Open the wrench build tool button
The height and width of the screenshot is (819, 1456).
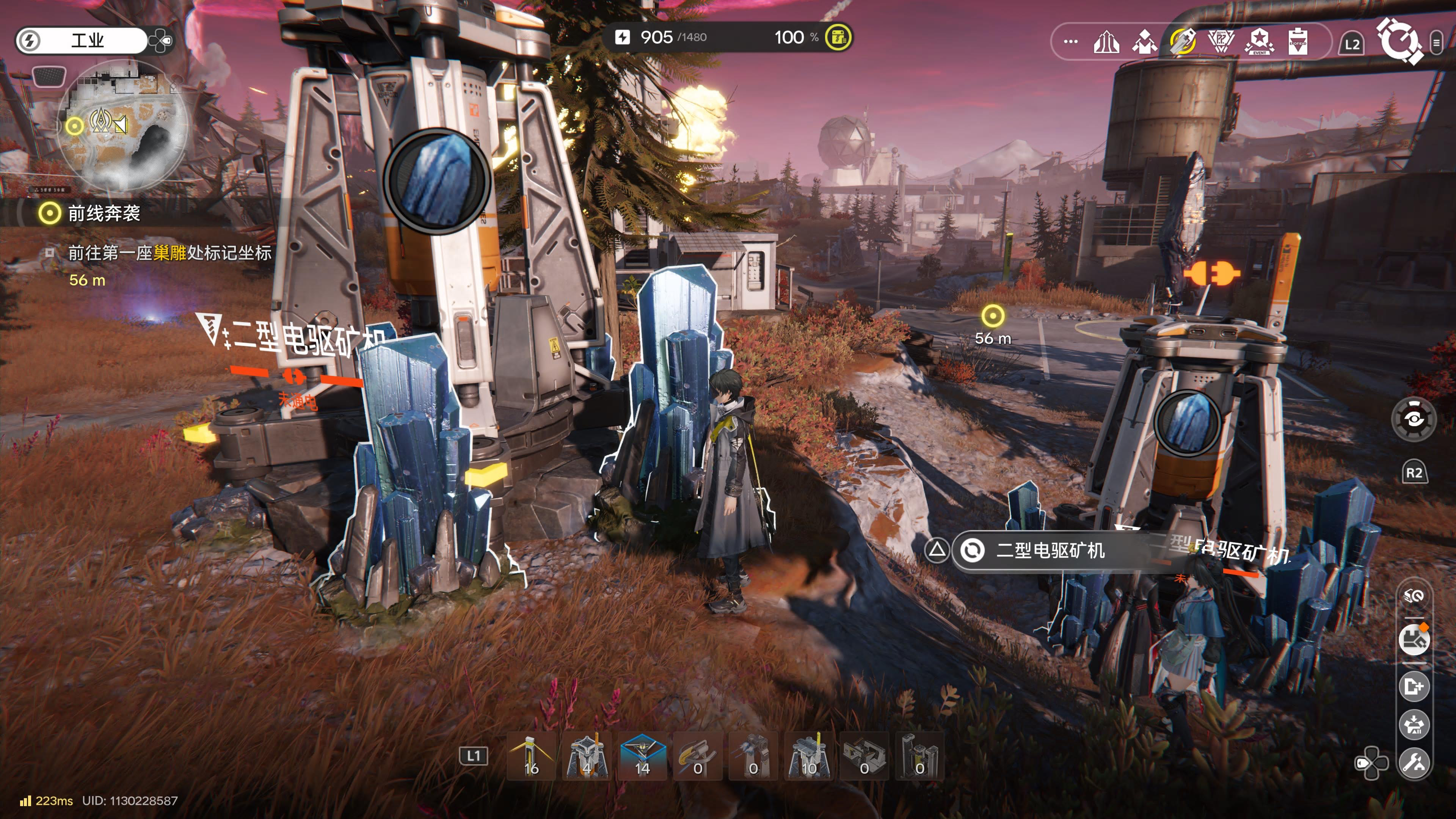coord(1414,763)
